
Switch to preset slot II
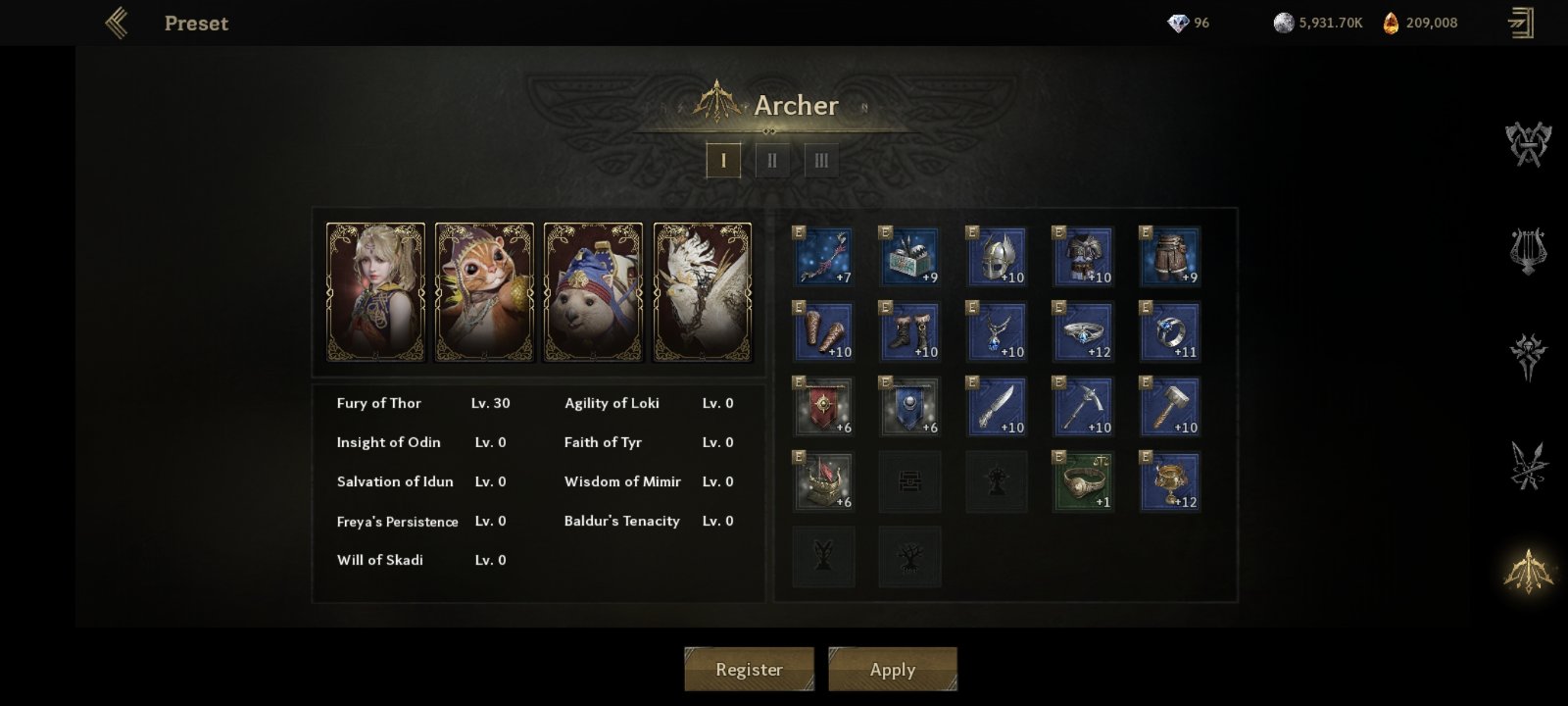click(772, 160)
